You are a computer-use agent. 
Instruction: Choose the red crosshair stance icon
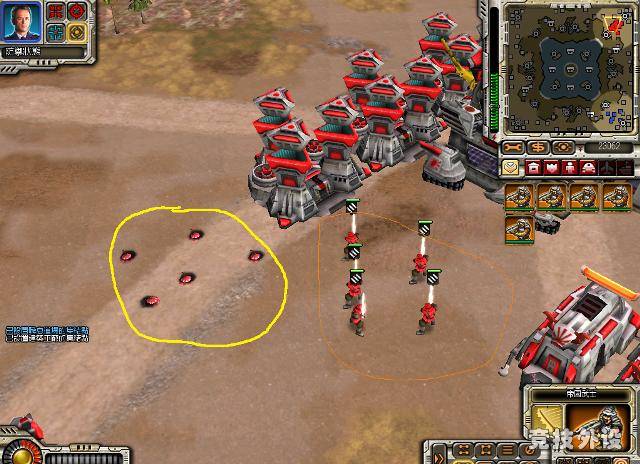coord(76,12)
